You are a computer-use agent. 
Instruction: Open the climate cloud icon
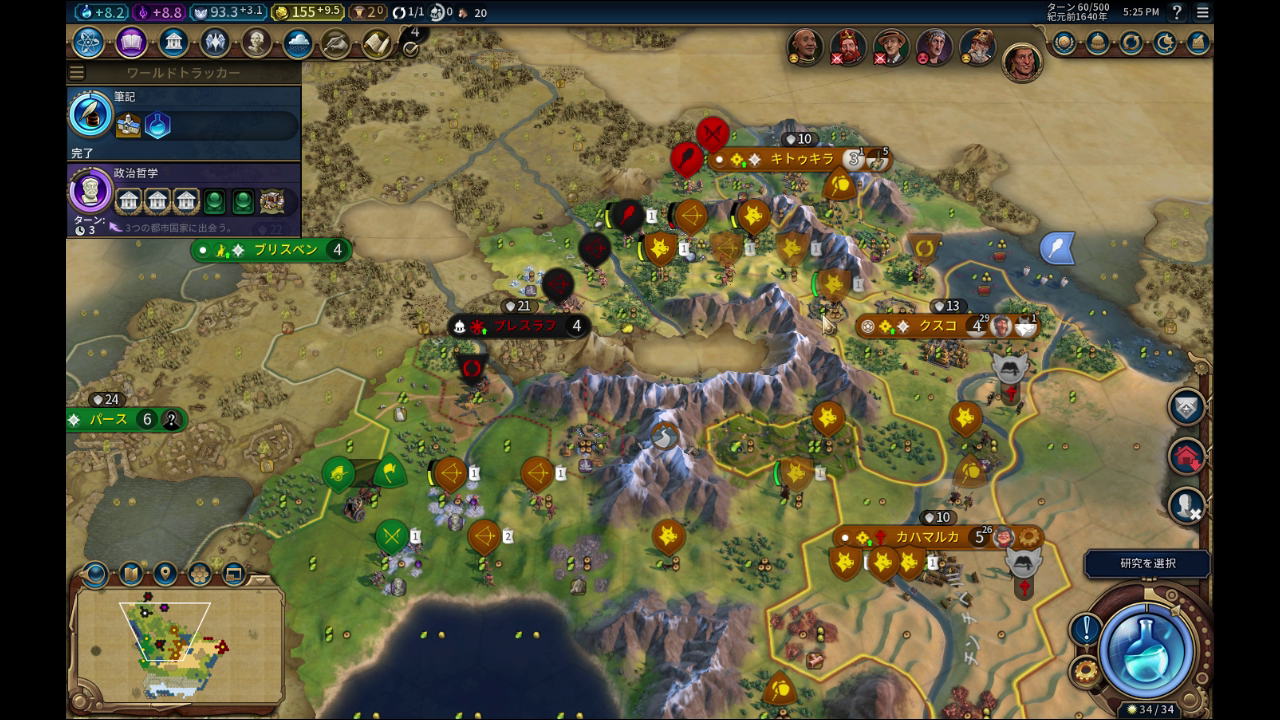coord(297,43)
